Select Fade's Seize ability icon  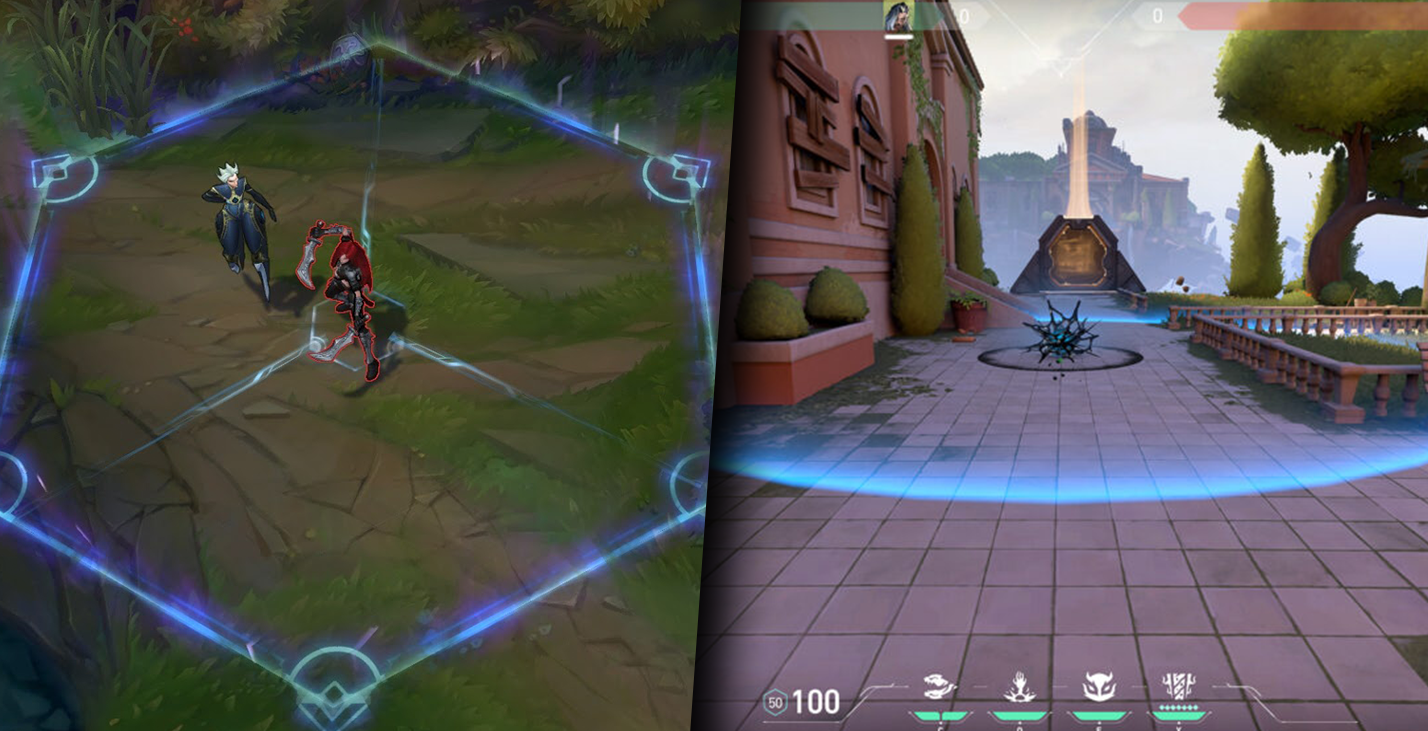(1018, 684)
